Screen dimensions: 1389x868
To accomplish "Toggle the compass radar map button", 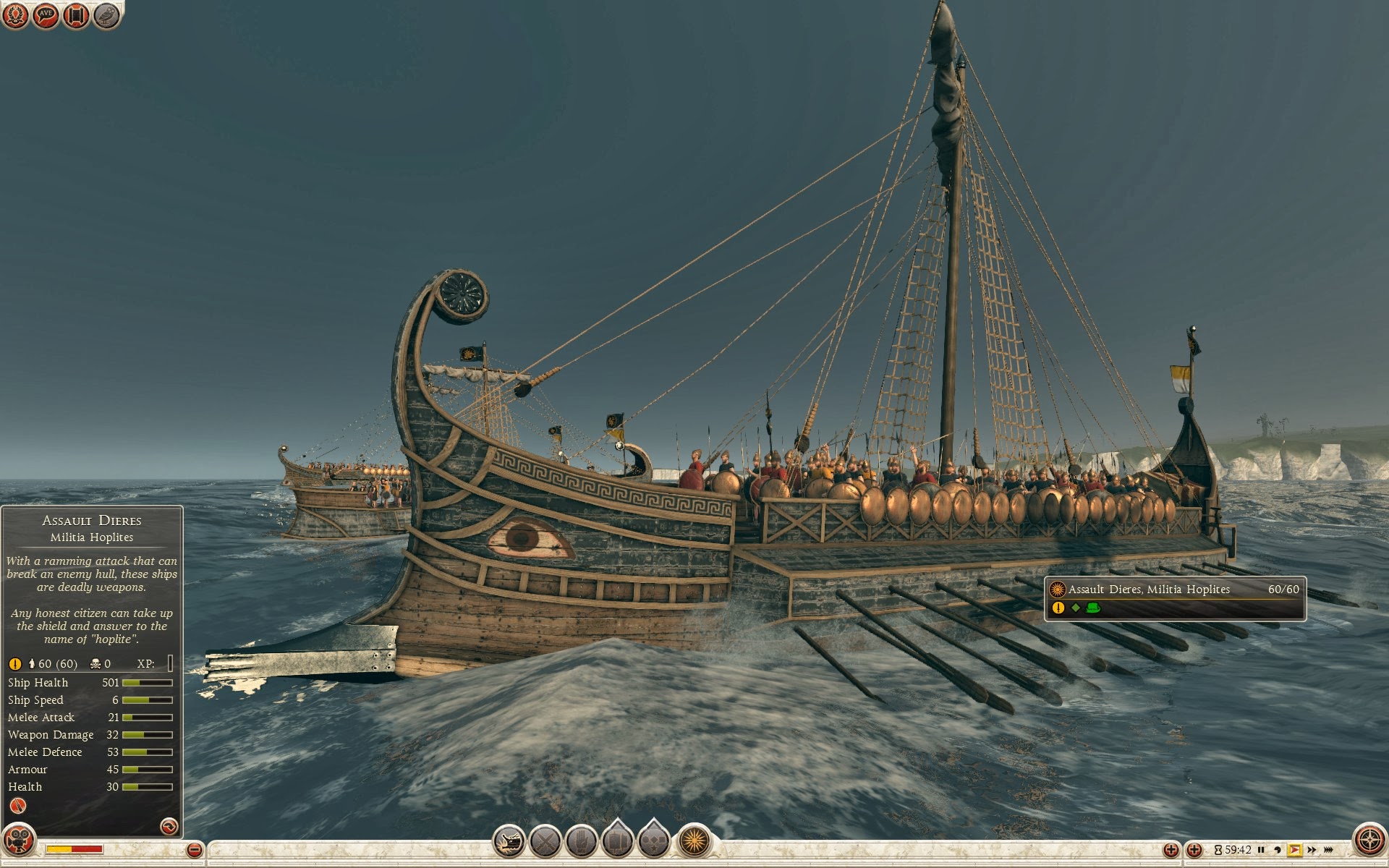I will pyautogui.click(x=1369, y=840).
